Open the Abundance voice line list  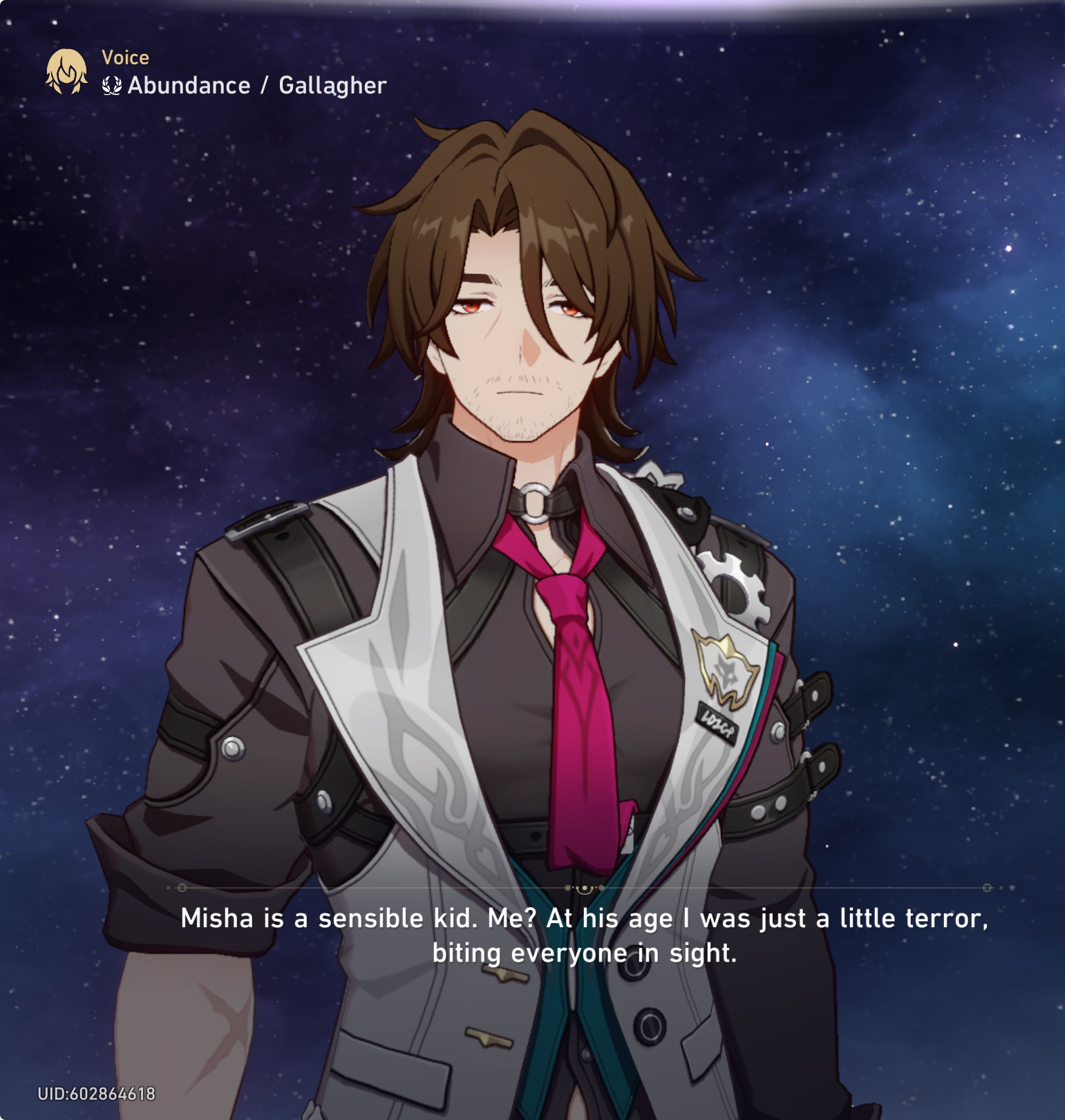(188, 86)
